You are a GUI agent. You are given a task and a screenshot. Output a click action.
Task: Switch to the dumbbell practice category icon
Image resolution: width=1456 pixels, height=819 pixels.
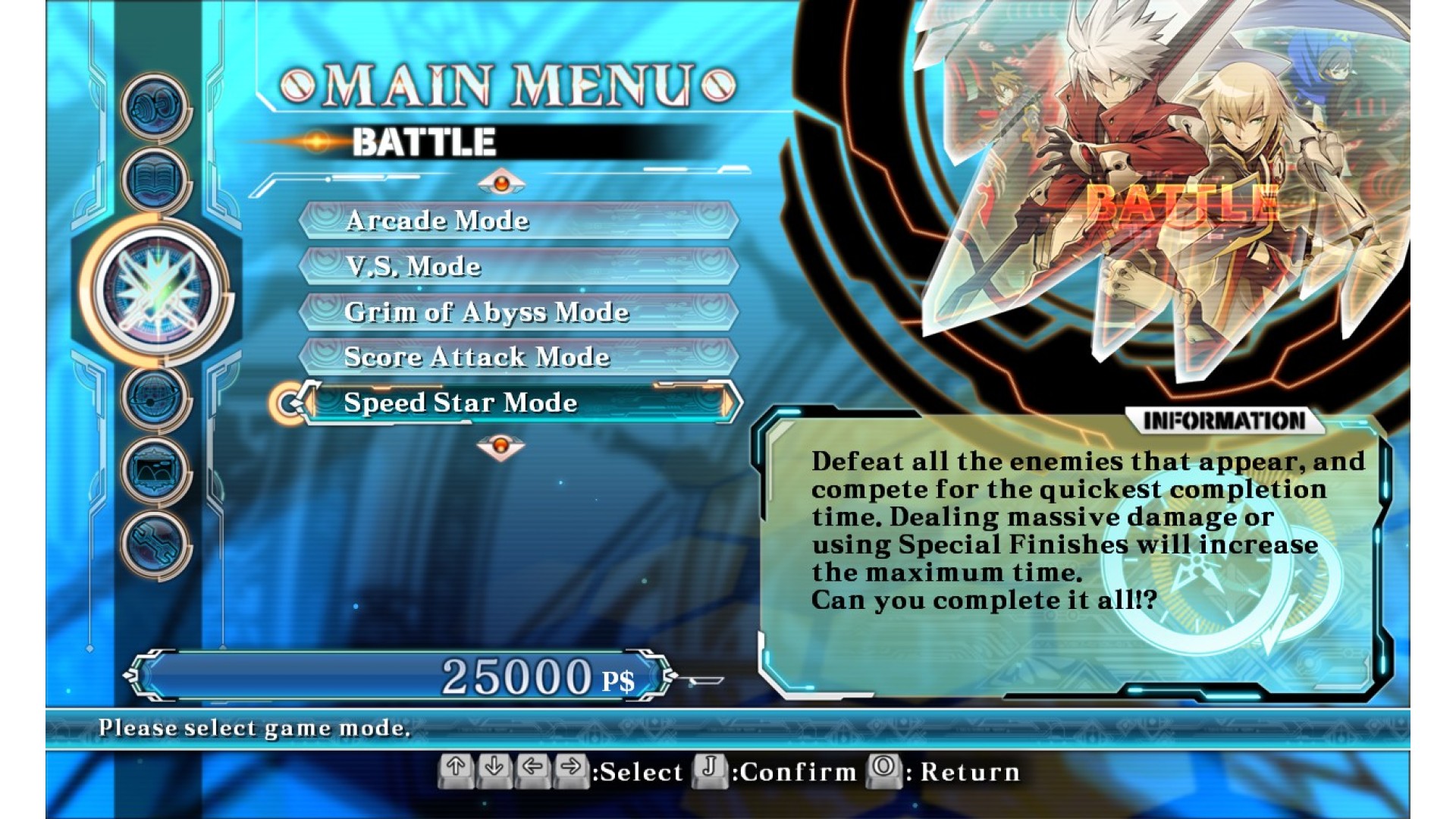click(x=155, y=108)
